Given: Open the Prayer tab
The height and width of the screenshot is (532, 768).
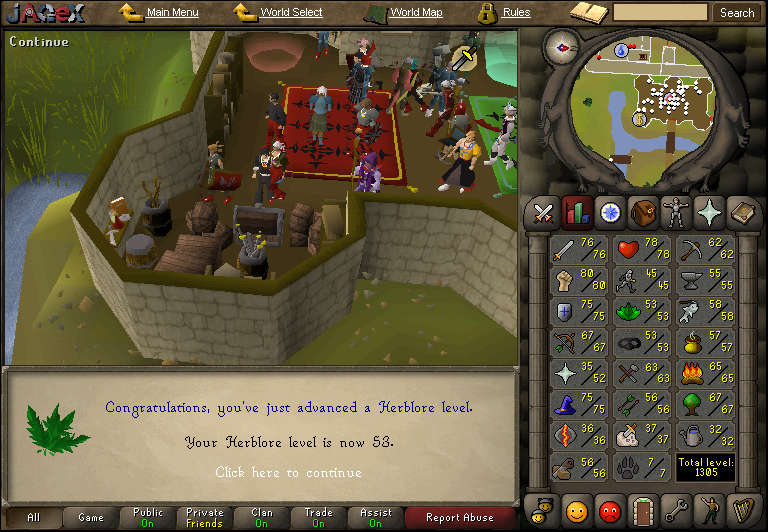Looking at the screenshot, I should 709,213.
